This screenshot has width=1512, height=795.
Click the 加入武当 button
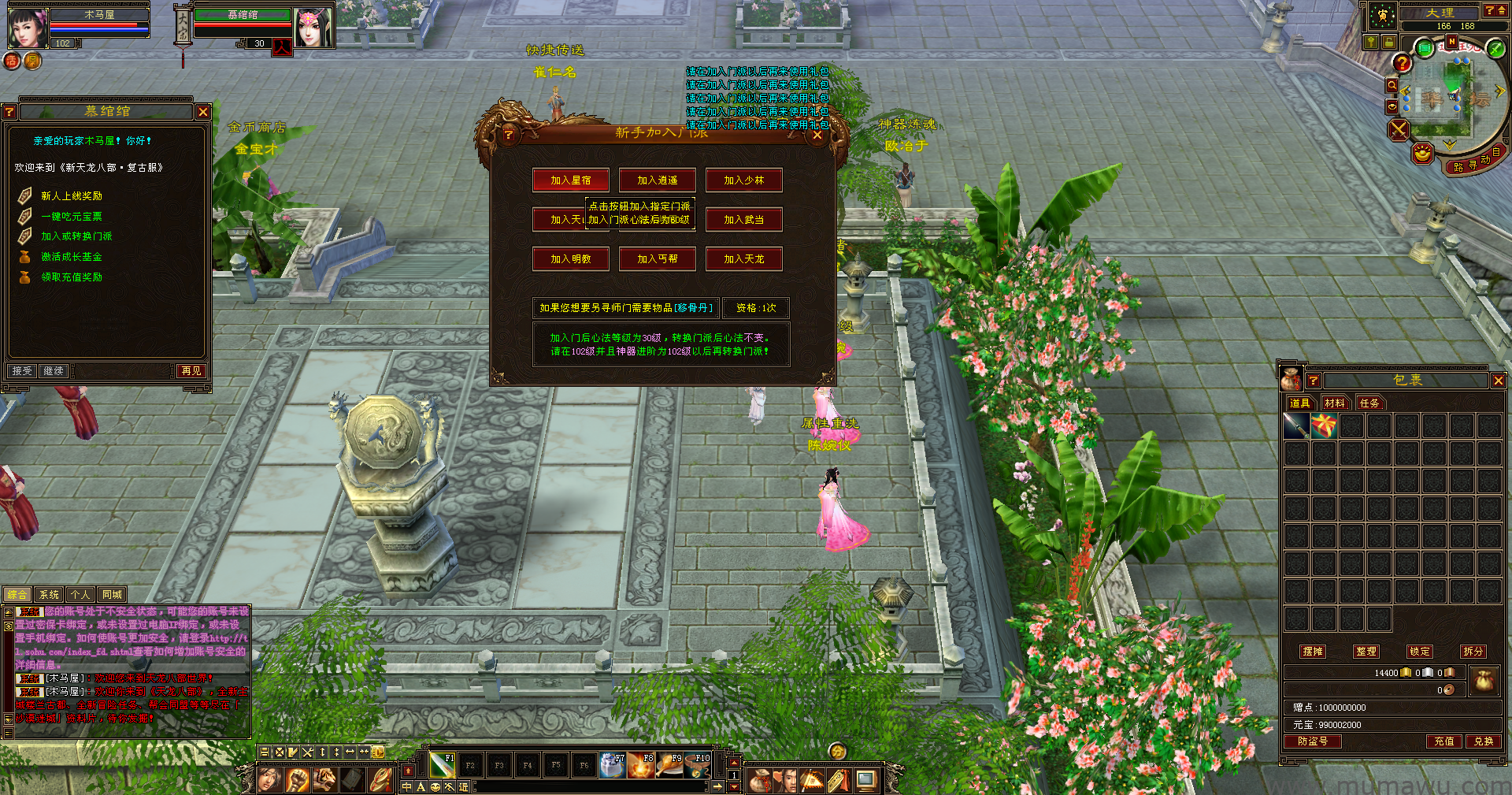click(x=743, y=220)
